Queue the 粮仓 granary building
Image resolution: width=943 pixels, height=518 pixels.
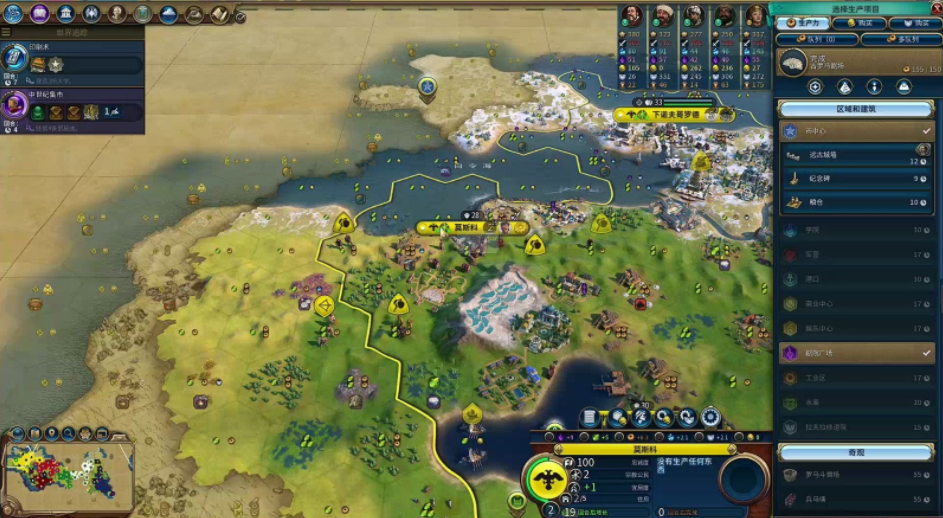tap(856, 203)
